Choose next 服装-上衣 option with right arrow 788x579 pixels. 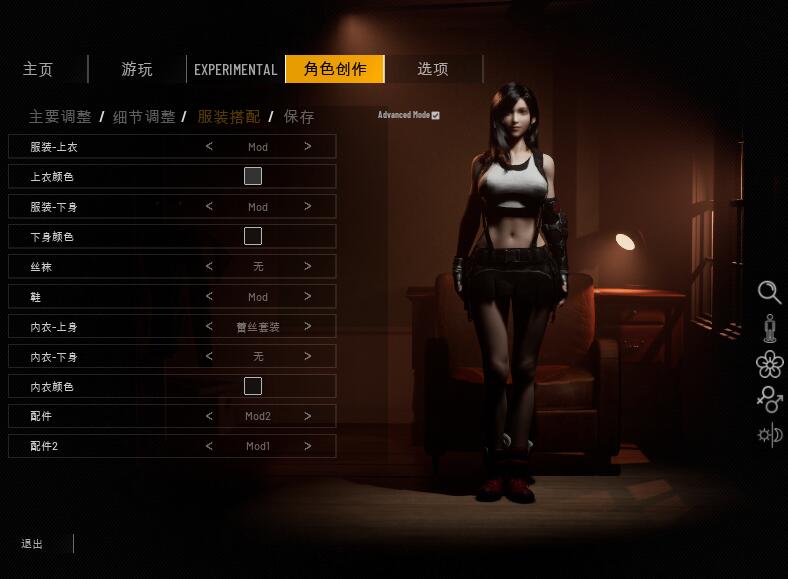click(x=308, y=146)
